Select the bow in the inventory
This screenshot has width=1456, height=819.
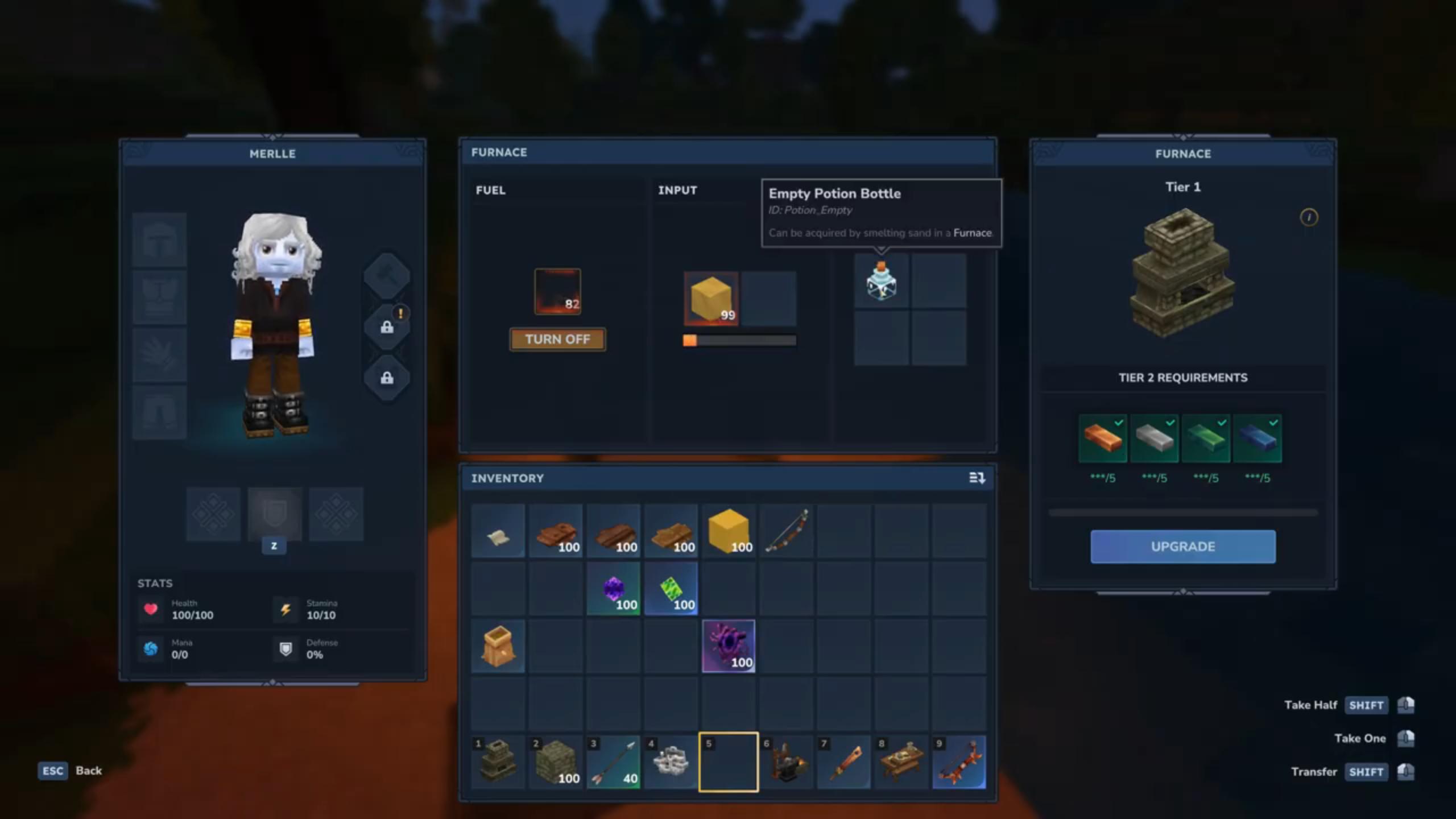pyautogui.click(x=787, y=531)
